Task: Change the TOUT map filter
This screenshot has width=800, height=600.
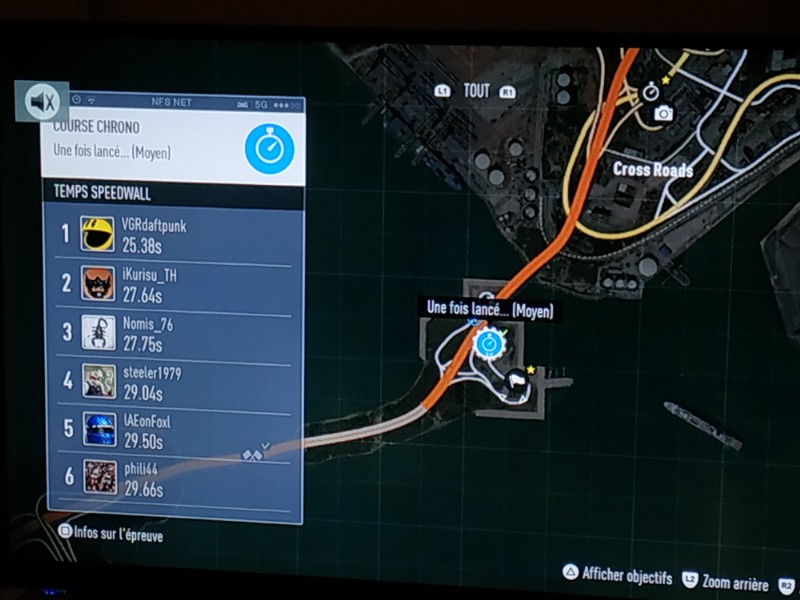Action: tap(476, 91)
